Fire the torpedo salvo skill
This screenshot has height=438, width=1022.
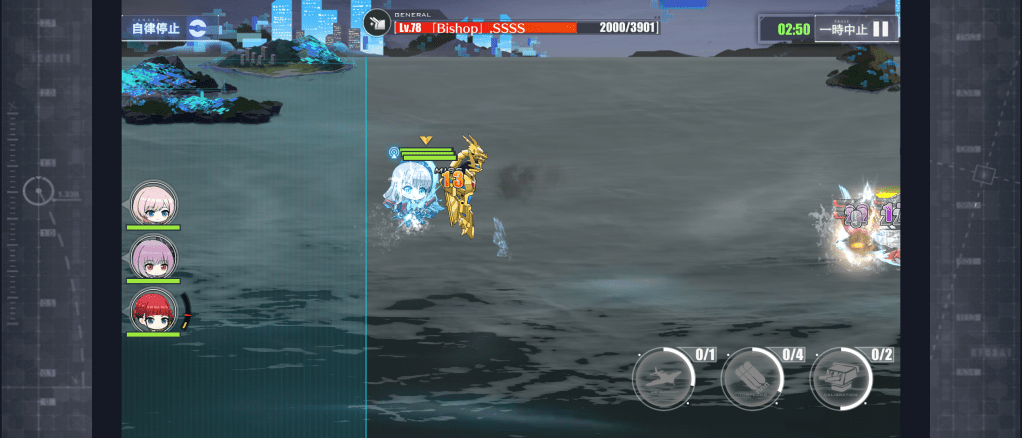coord(752,379)
